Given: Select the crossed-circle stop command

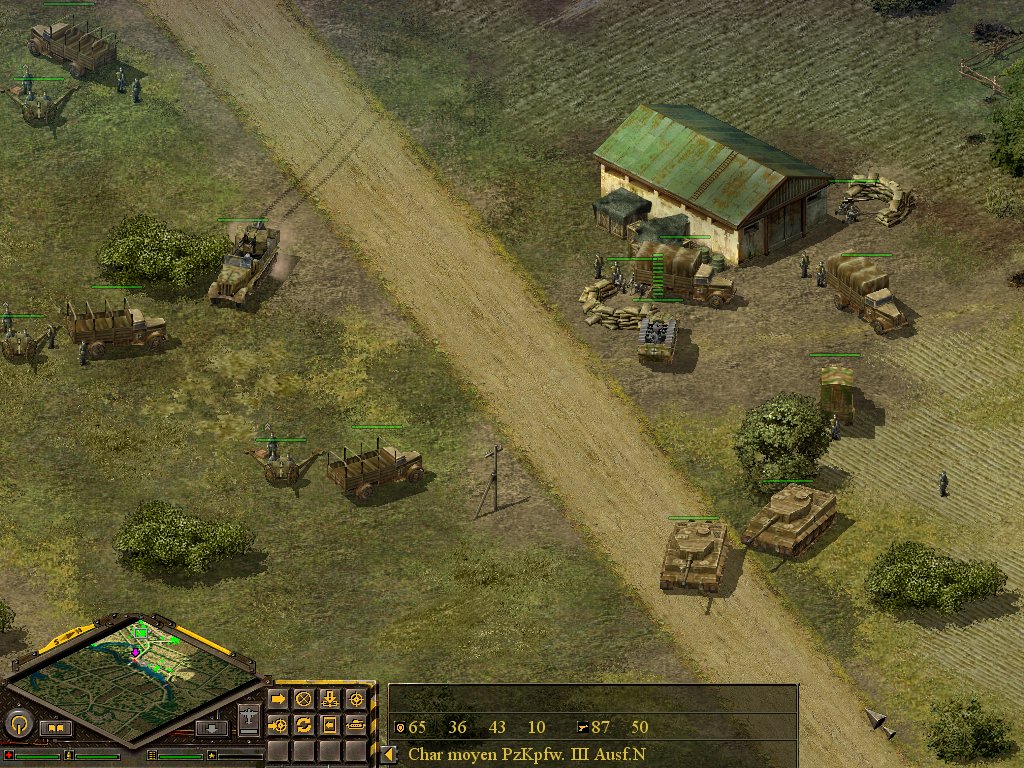Looking at the screenshot, I should pyautogui.click(x=304, y=699).
